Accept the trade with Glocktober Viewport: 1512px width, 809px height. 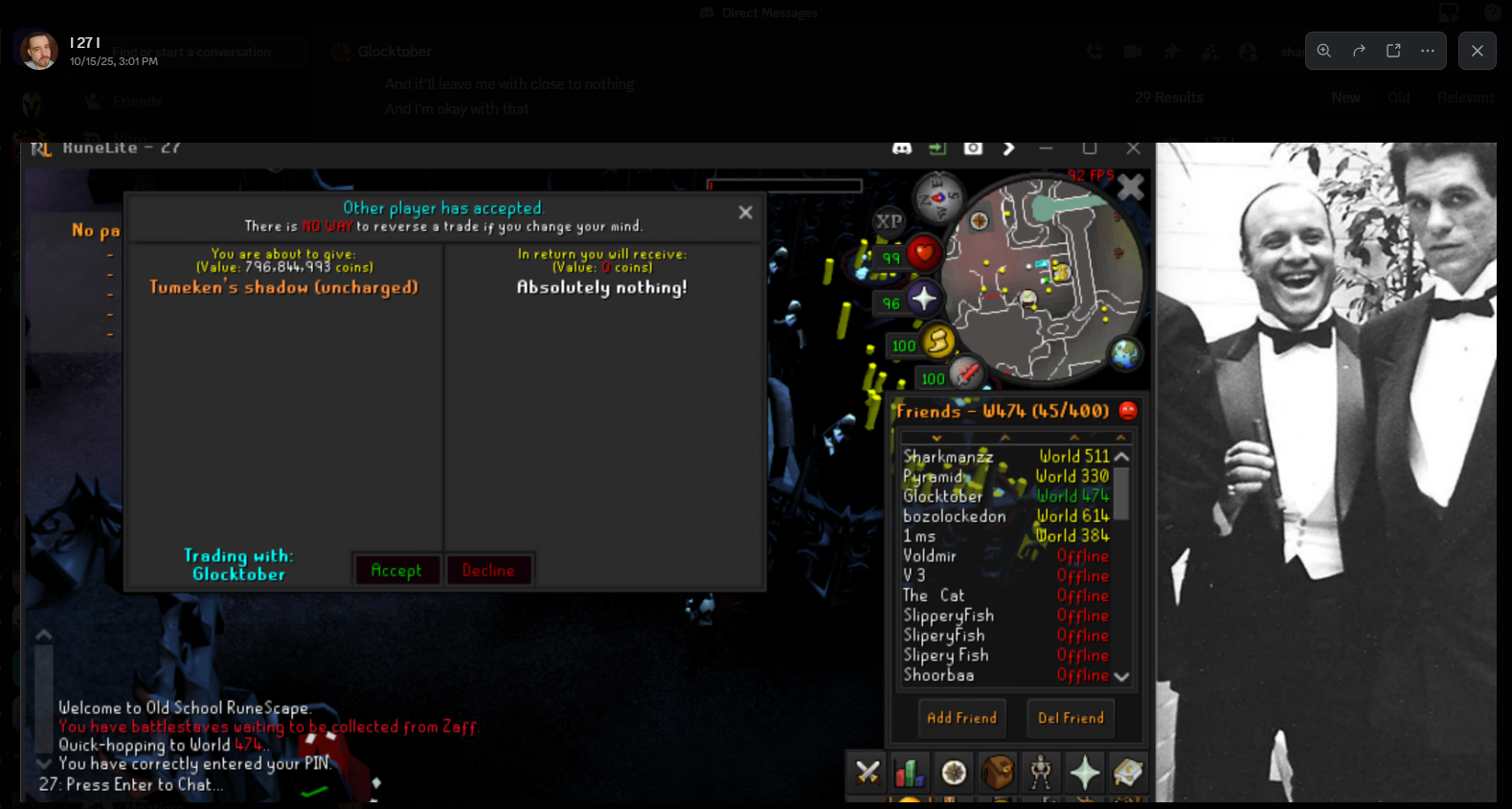coord(395,571)
